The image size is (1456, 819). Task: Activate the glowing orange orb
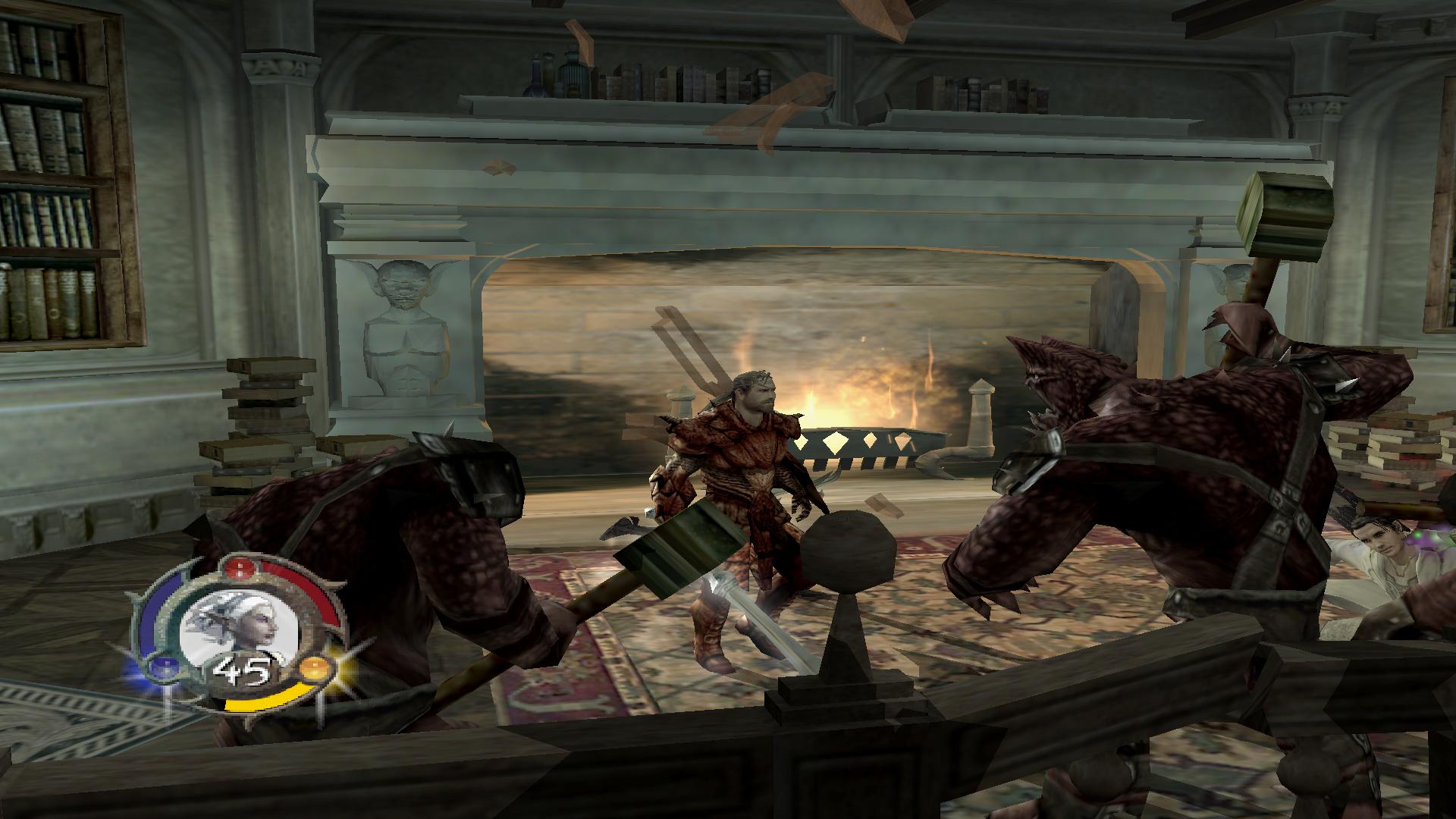313,669
